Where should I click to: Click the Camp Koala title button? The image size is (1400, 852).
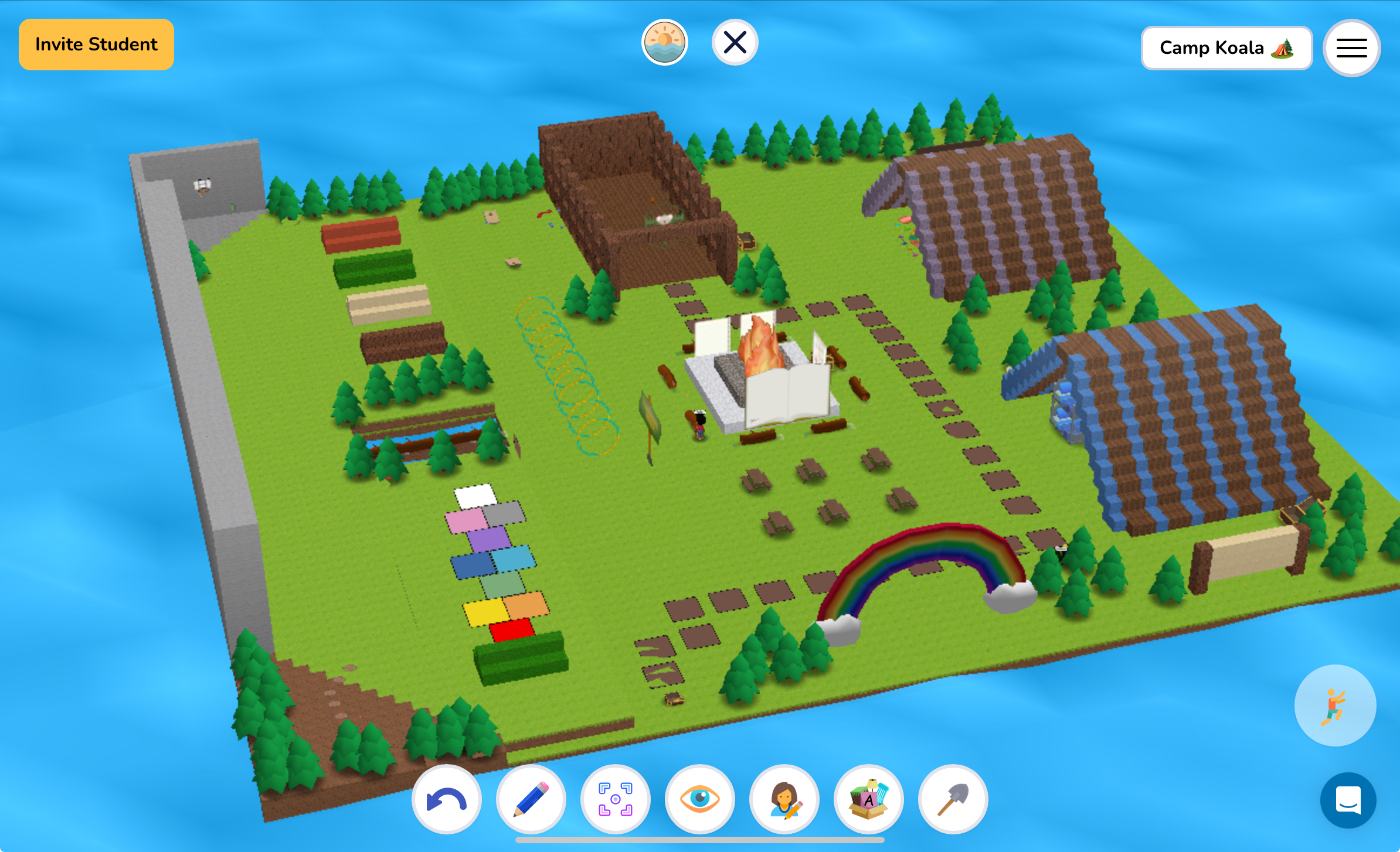point(1226,48)
